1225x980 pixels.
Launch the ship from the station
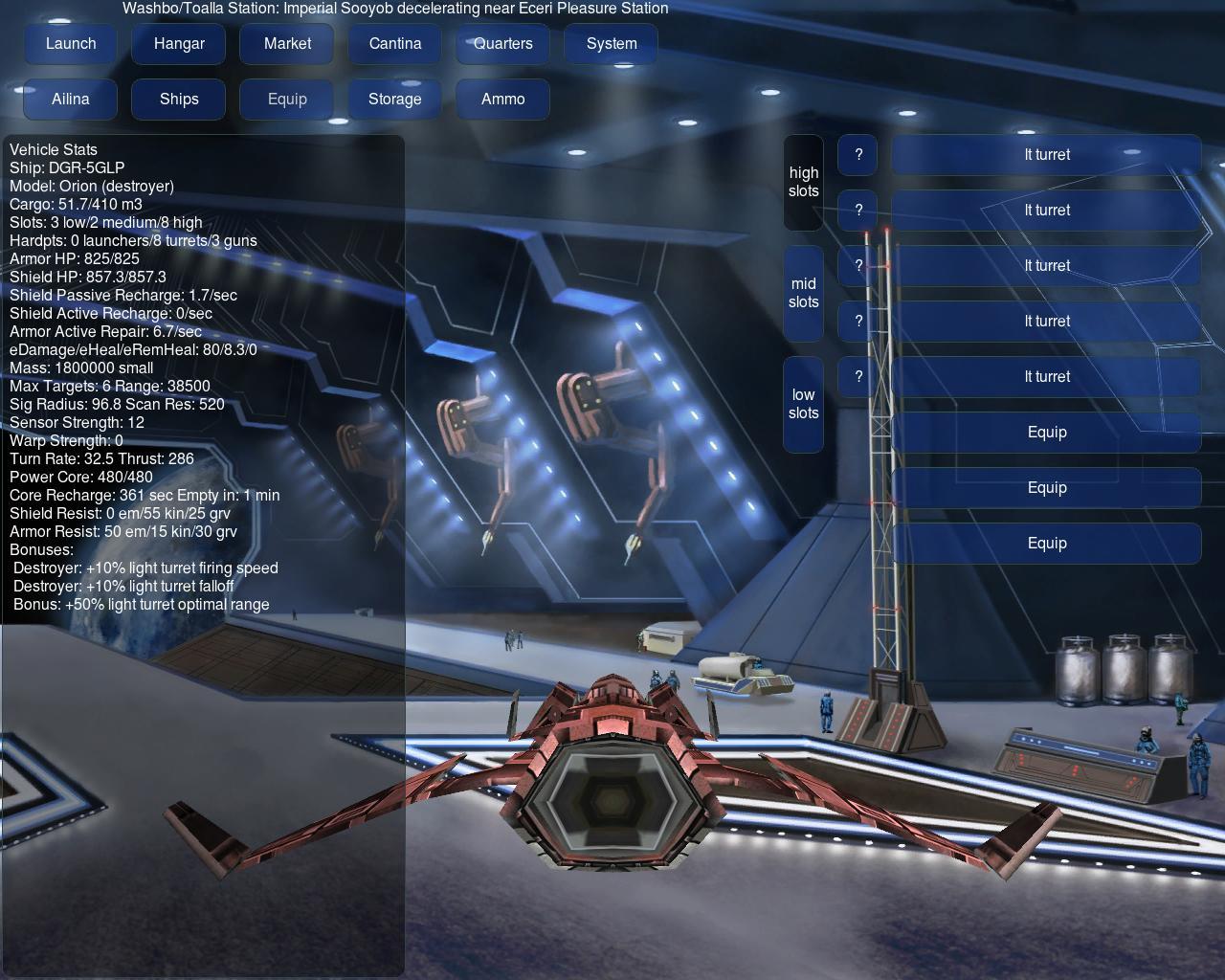(71, 44)
